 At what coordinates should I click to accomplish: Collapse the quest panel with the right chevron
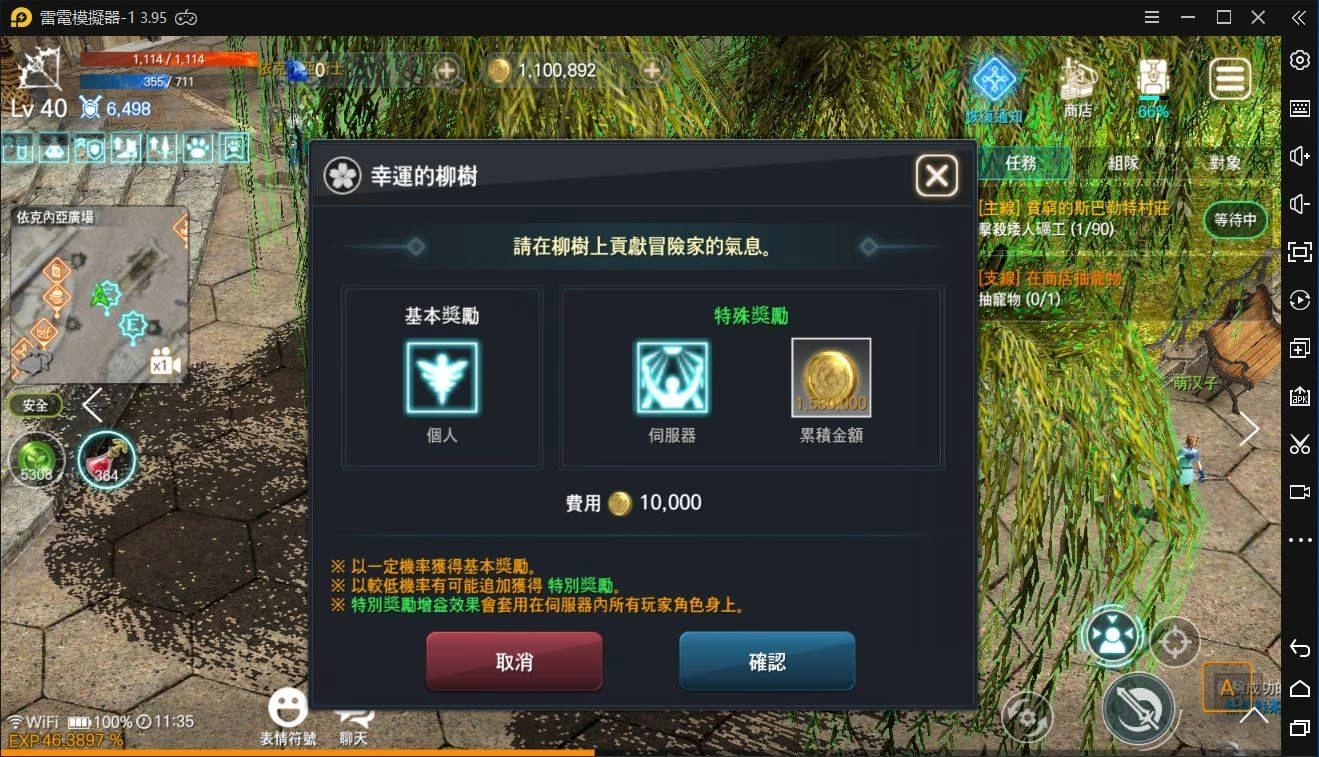[x=1249, y=428]
